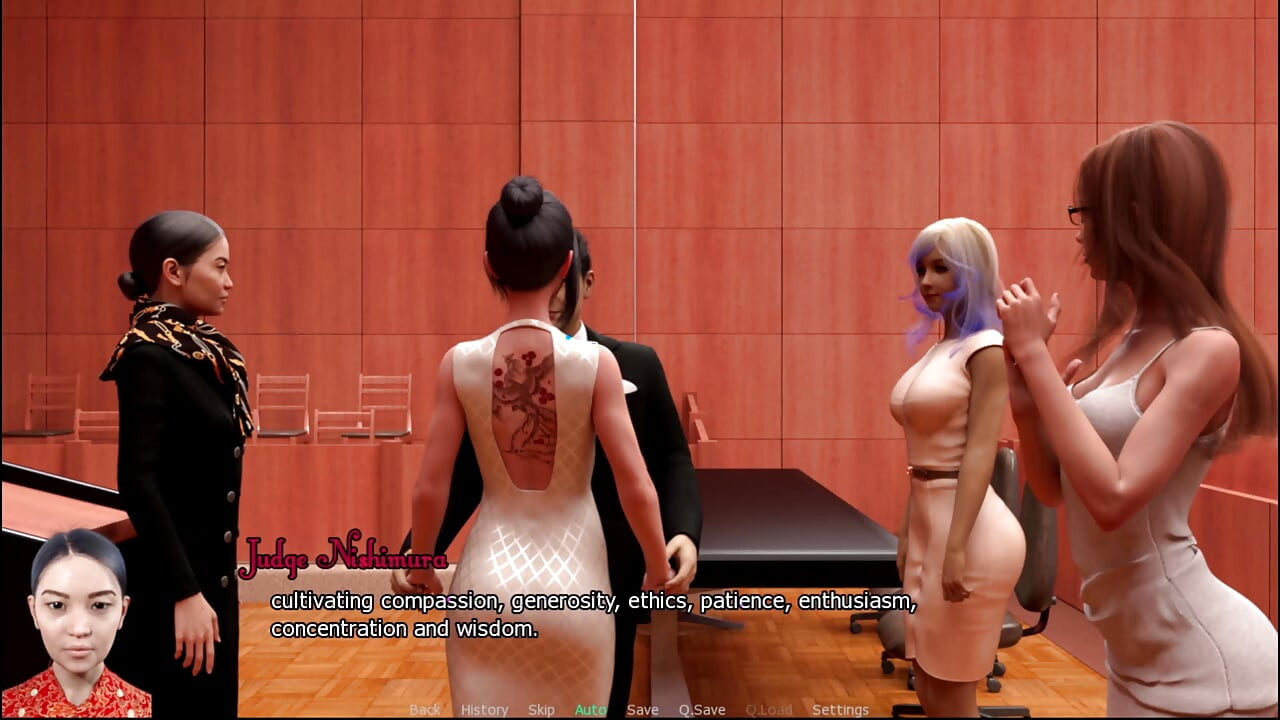Skip ahead through dialogue
Viewport: 1280px width, 720px height.
(541, 710)
